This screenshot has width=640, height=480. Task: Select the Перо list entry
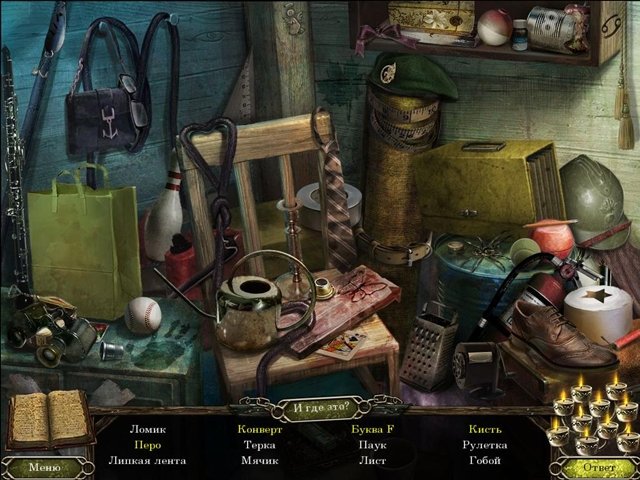click(147, 445)
